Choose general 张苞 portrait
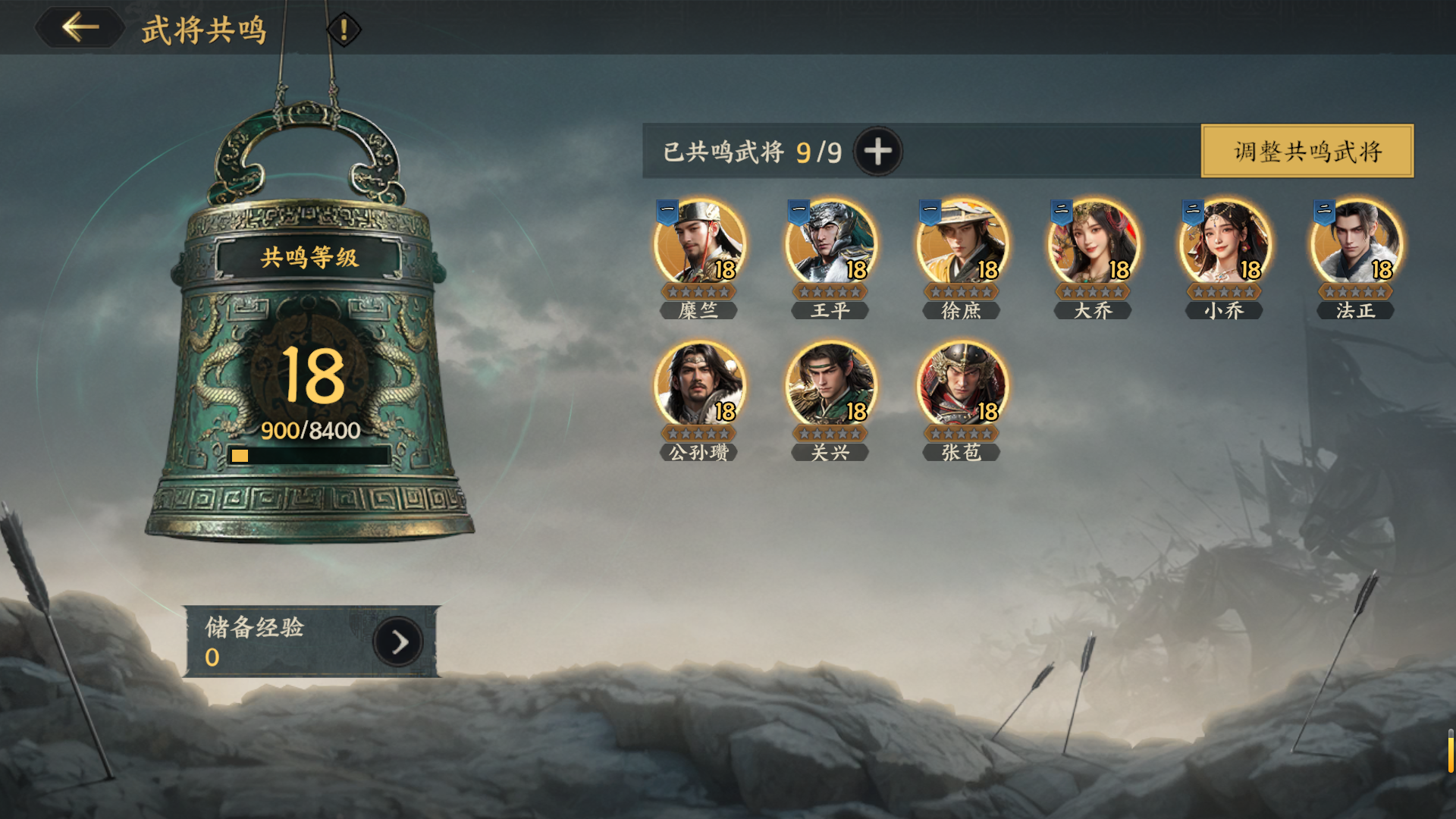Screen dimensions: 1456x819 (x=962, y=385)
